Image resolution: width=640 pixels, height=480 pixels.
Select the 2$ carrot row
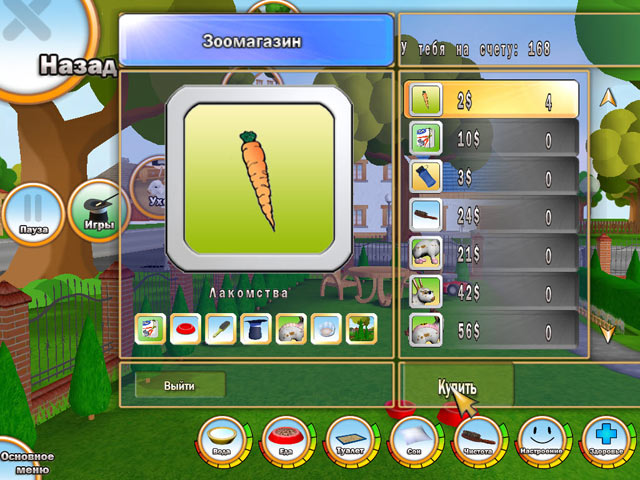tap(492, 100)
